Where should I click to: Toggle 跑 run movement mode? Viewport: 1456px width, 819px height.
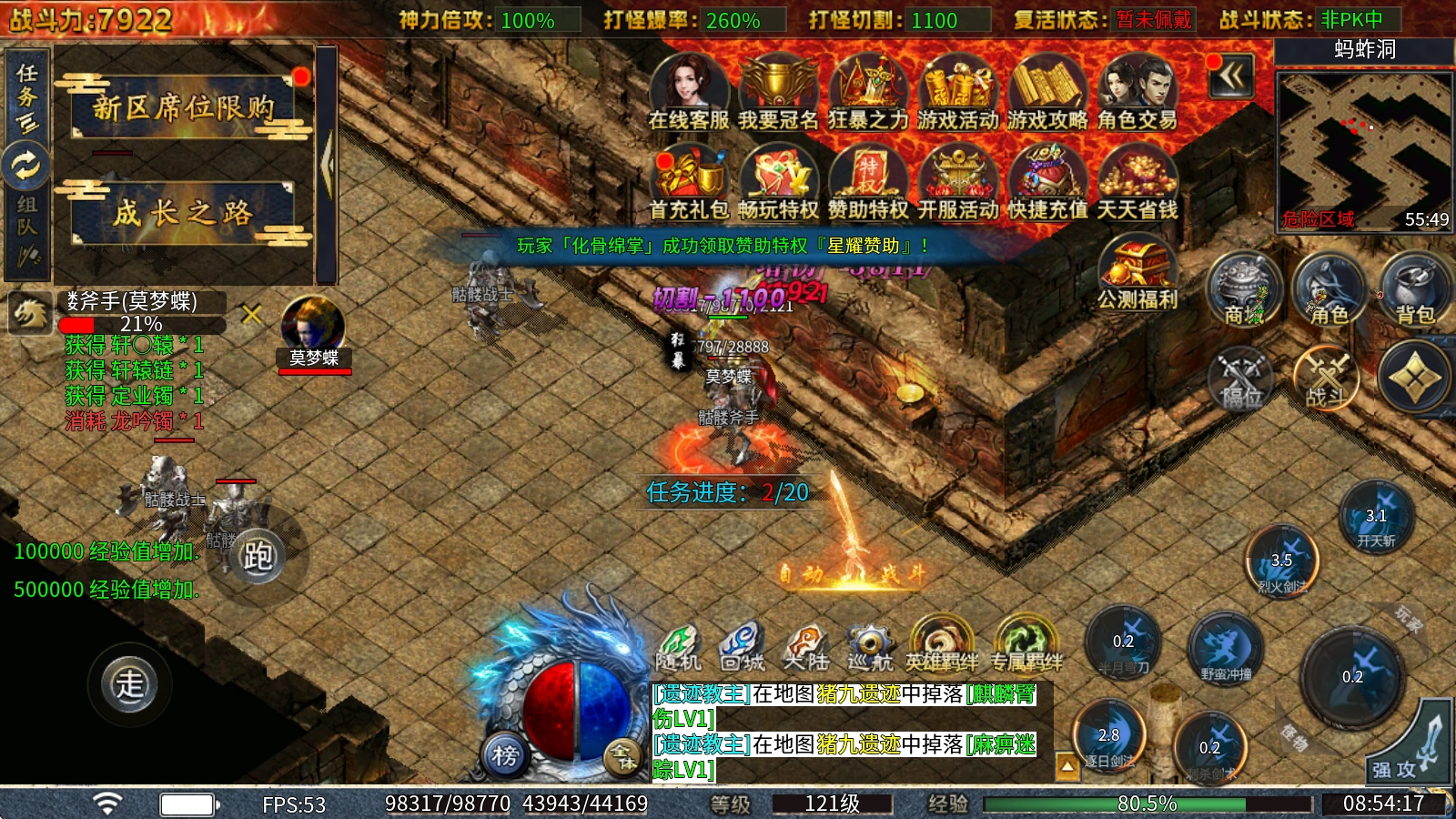pos(258,555)
